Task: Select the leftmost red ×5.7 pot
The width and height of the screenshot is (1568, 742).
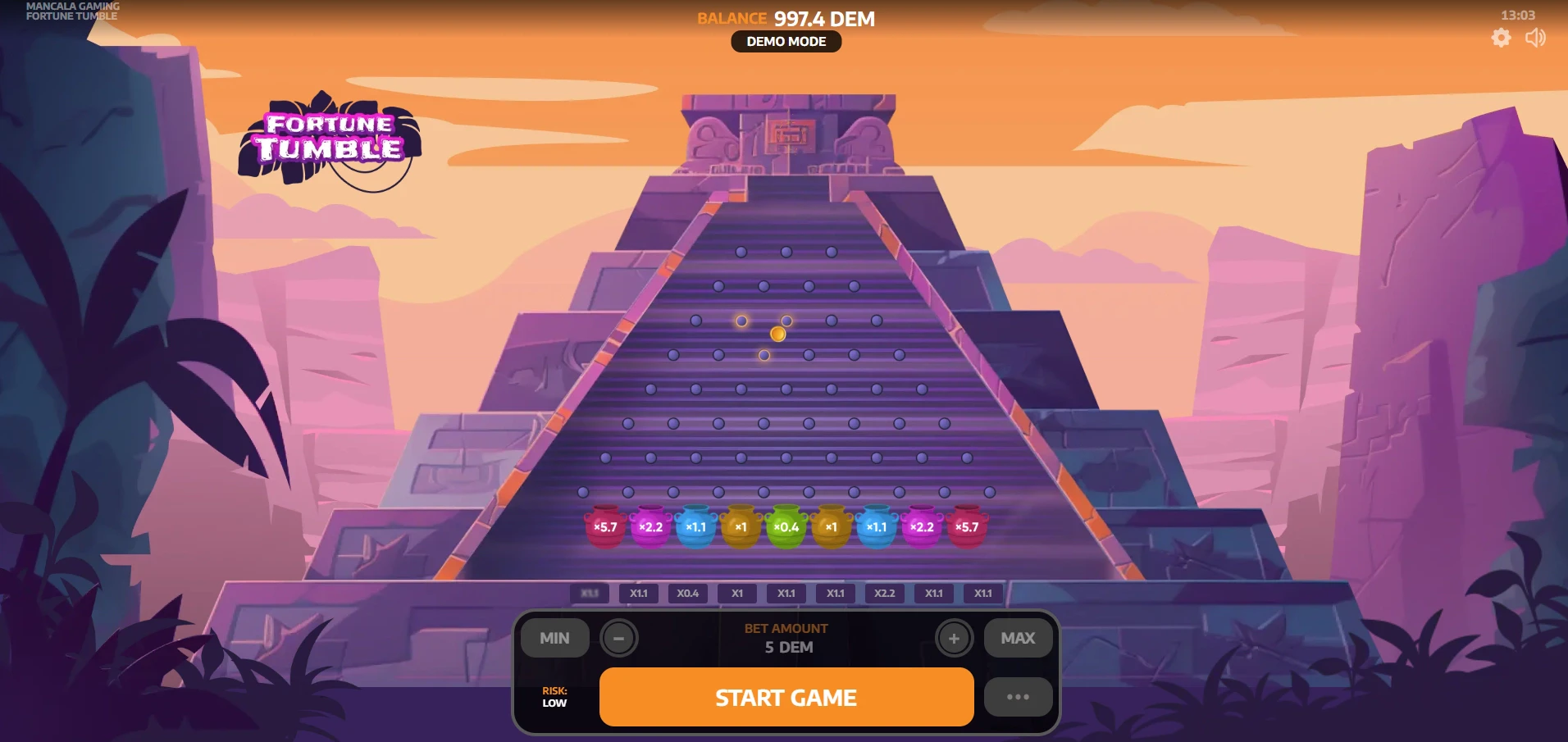Action: 604,527
